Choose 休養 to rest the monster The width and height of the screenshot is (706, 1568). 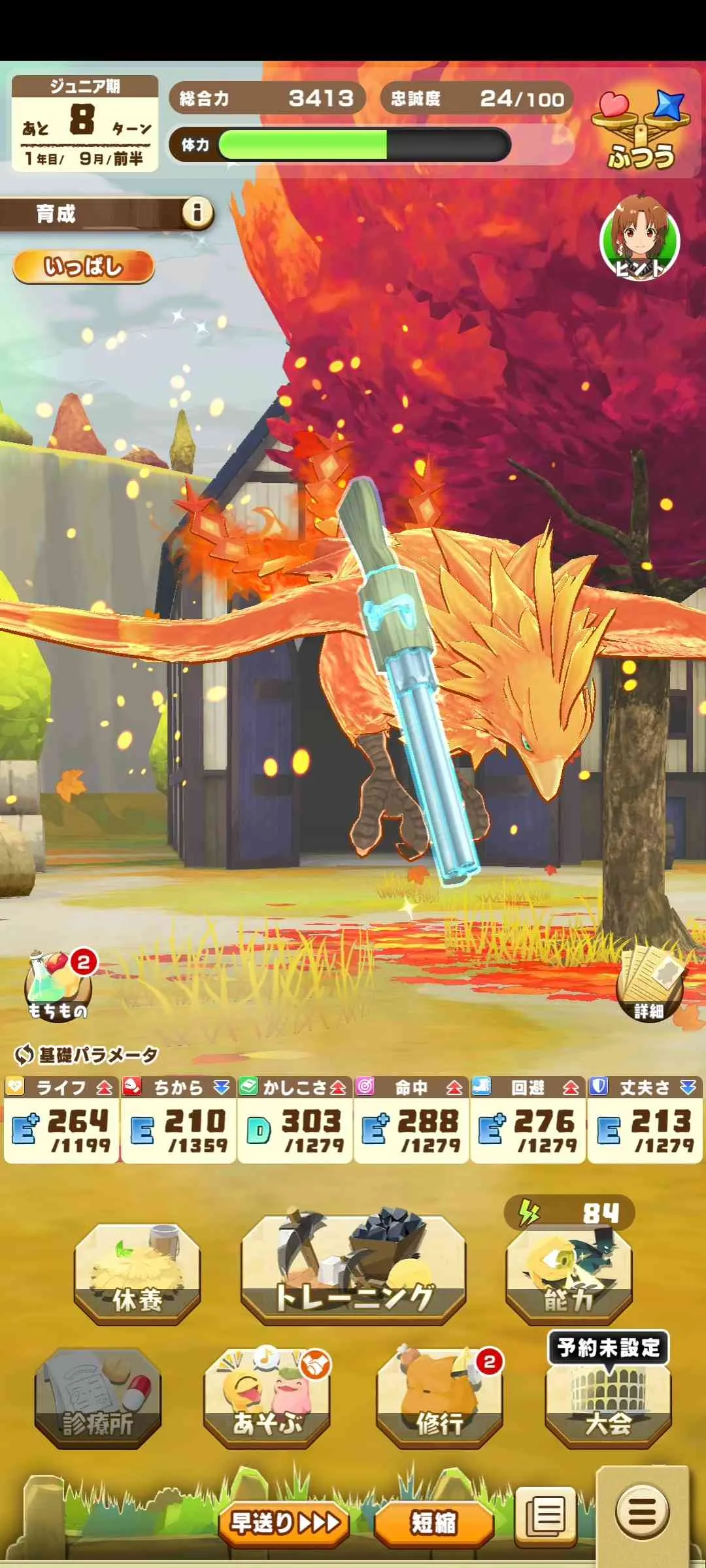tap(137, 1275)
